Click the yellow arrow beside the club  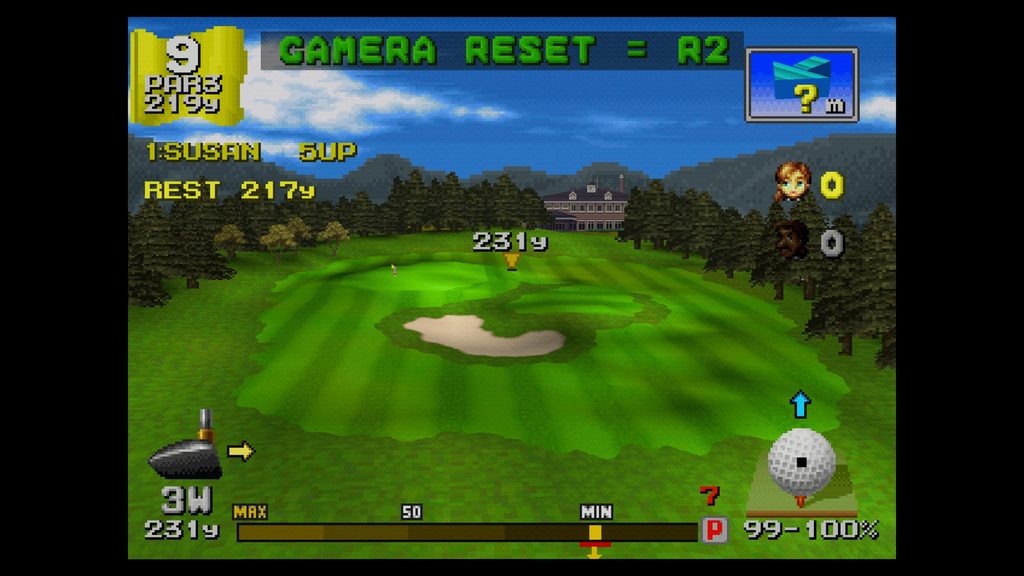[x=241, y=451]
